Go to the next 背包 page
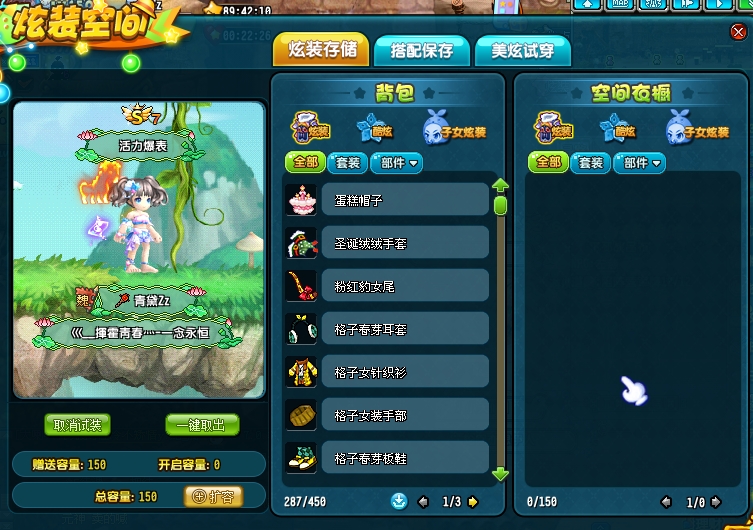Screen dimensions: 753x530 pyautogui.click(x=473, y=502)
